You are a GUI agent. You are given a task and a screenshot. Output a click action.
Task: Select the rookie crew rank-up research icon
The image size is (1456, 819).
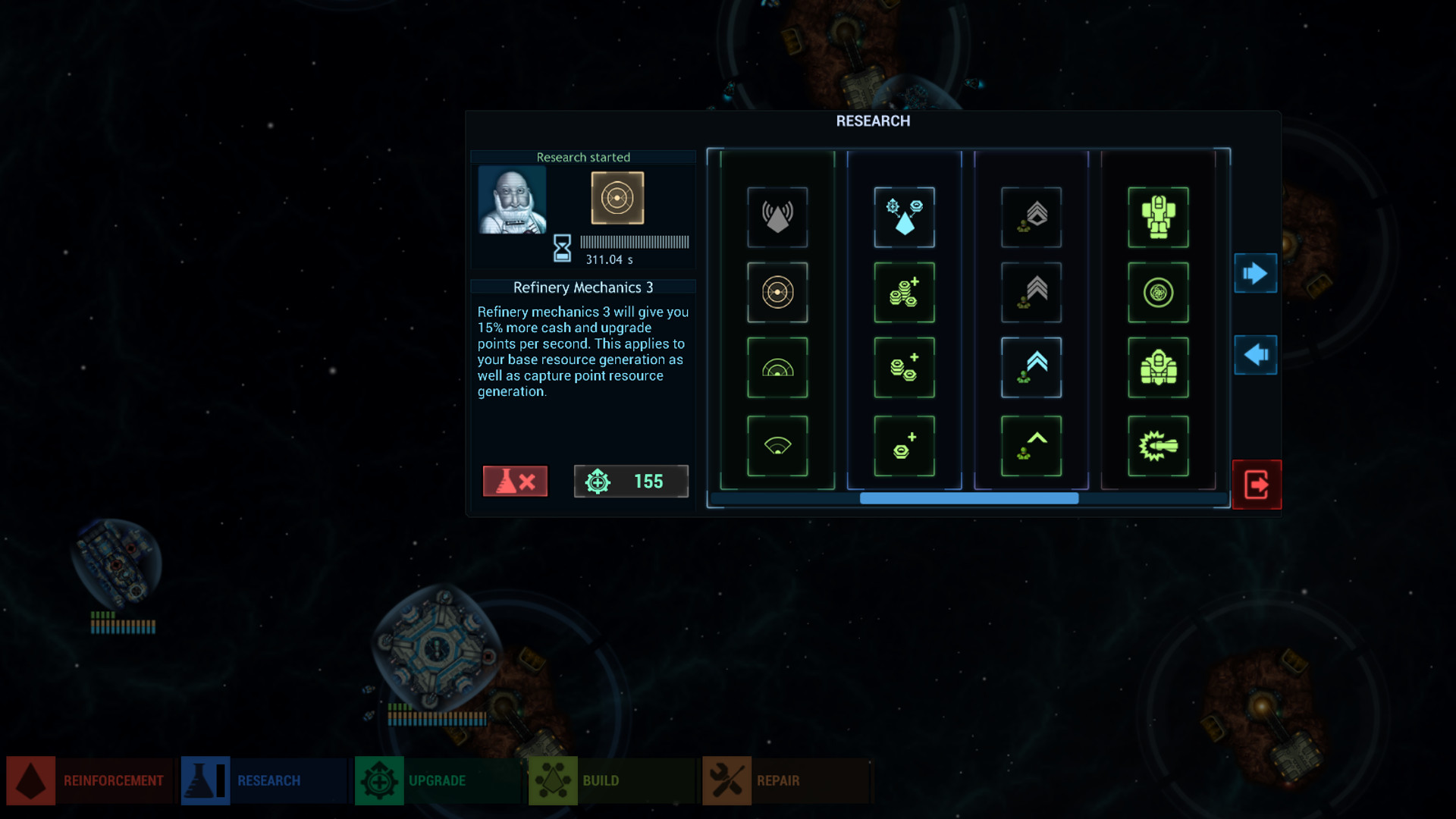point(1031,445)
